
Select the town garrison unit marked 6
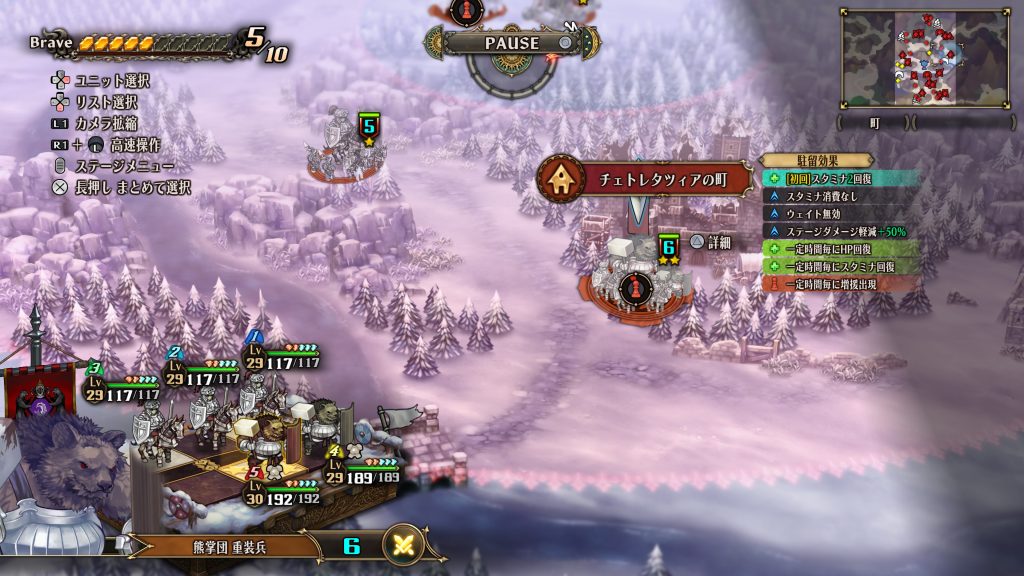coord(632,279)
